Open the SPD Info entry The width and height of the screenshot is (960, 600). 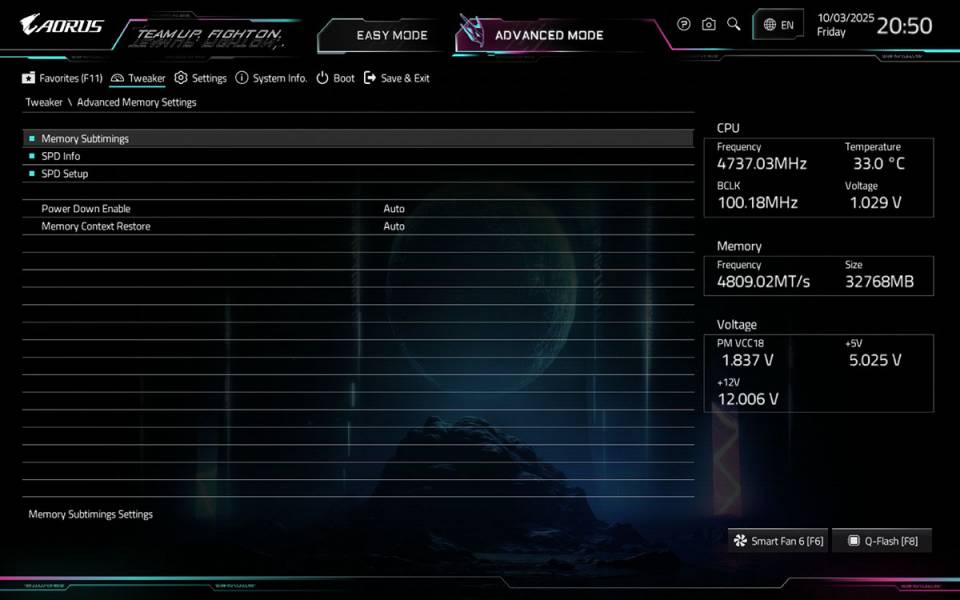coord(61,156)
